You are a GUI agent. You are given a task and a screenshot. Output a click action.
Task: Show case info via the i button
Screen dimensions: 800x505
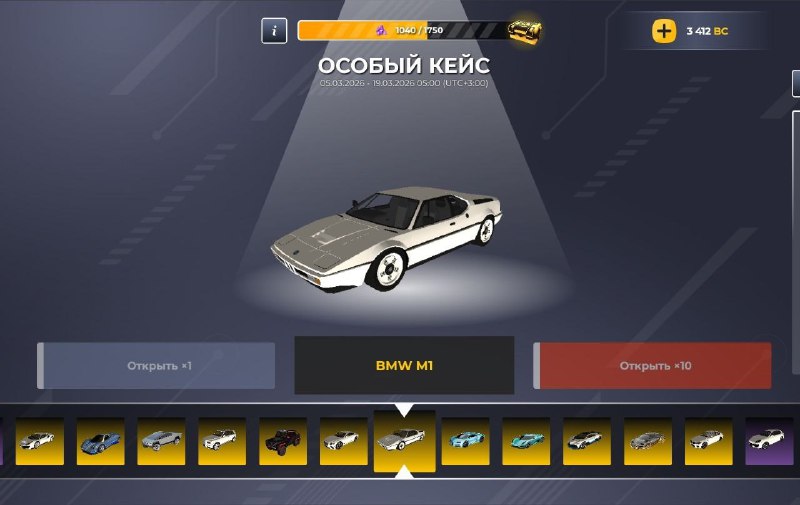coord(274,31)
